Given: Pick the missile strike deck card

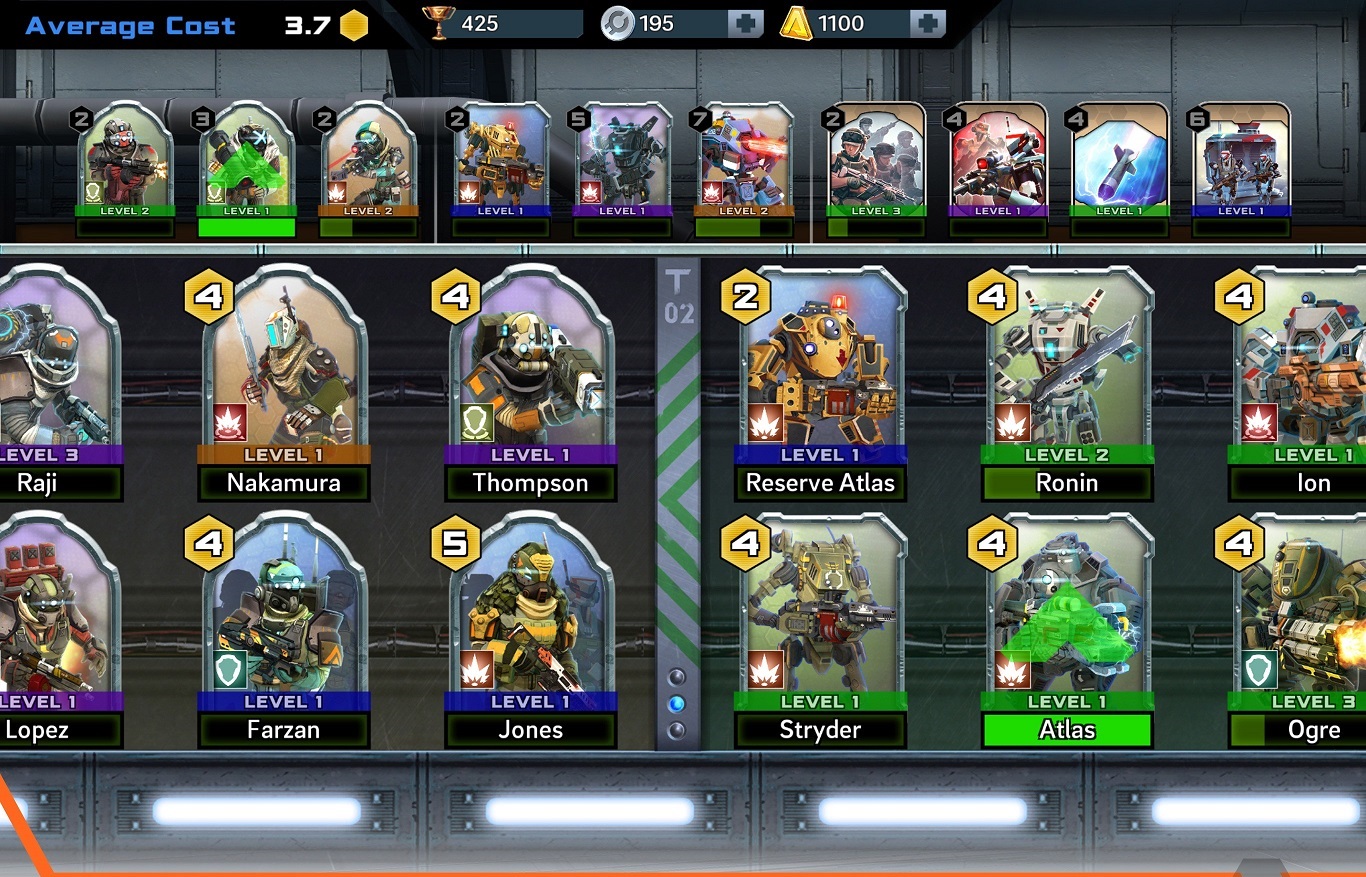Looking at the screenshot, I should 1118,160.
